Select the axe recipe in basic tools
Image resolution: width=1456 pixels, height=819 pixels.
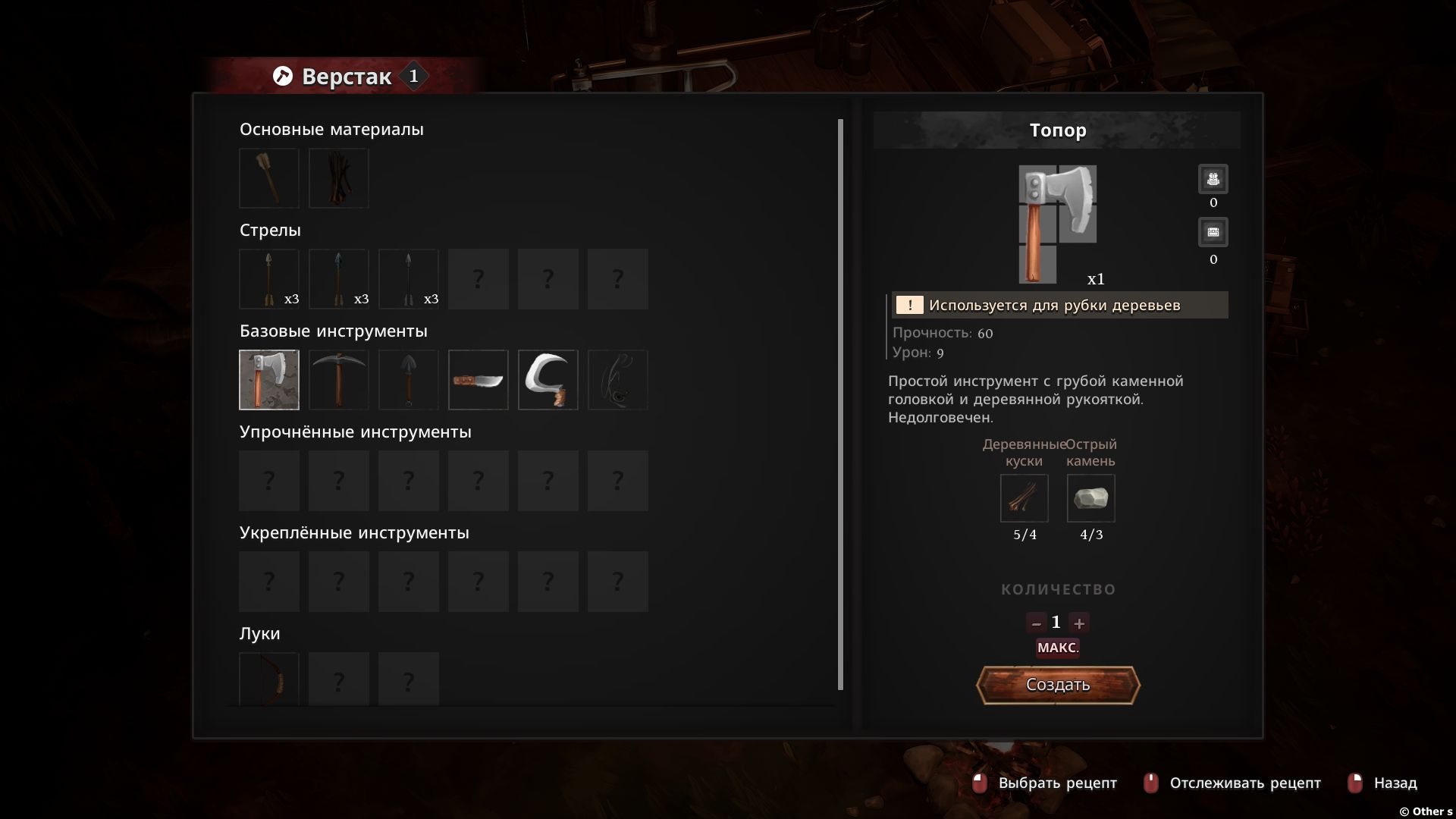(269, 380)
